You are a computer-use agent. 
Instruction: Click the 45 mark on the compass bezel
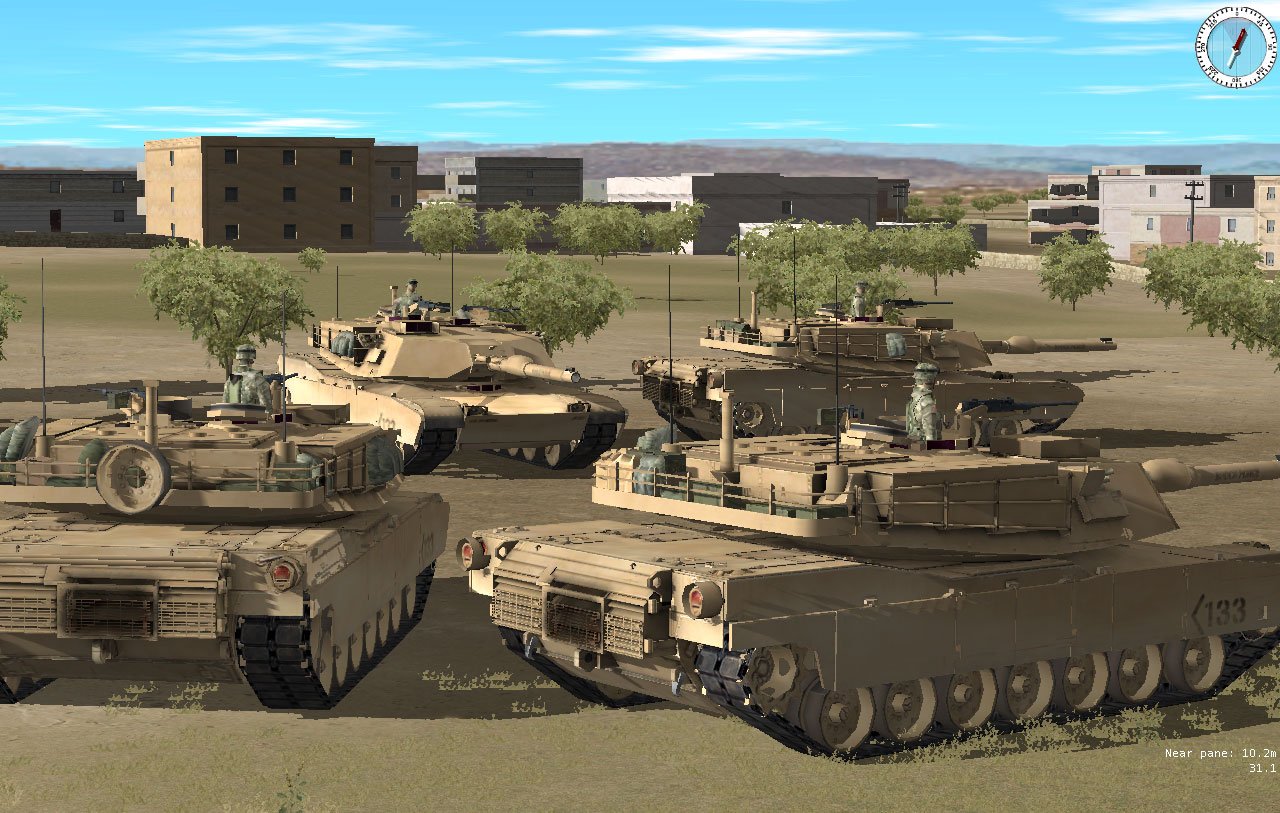click(x=1259, y=24)
